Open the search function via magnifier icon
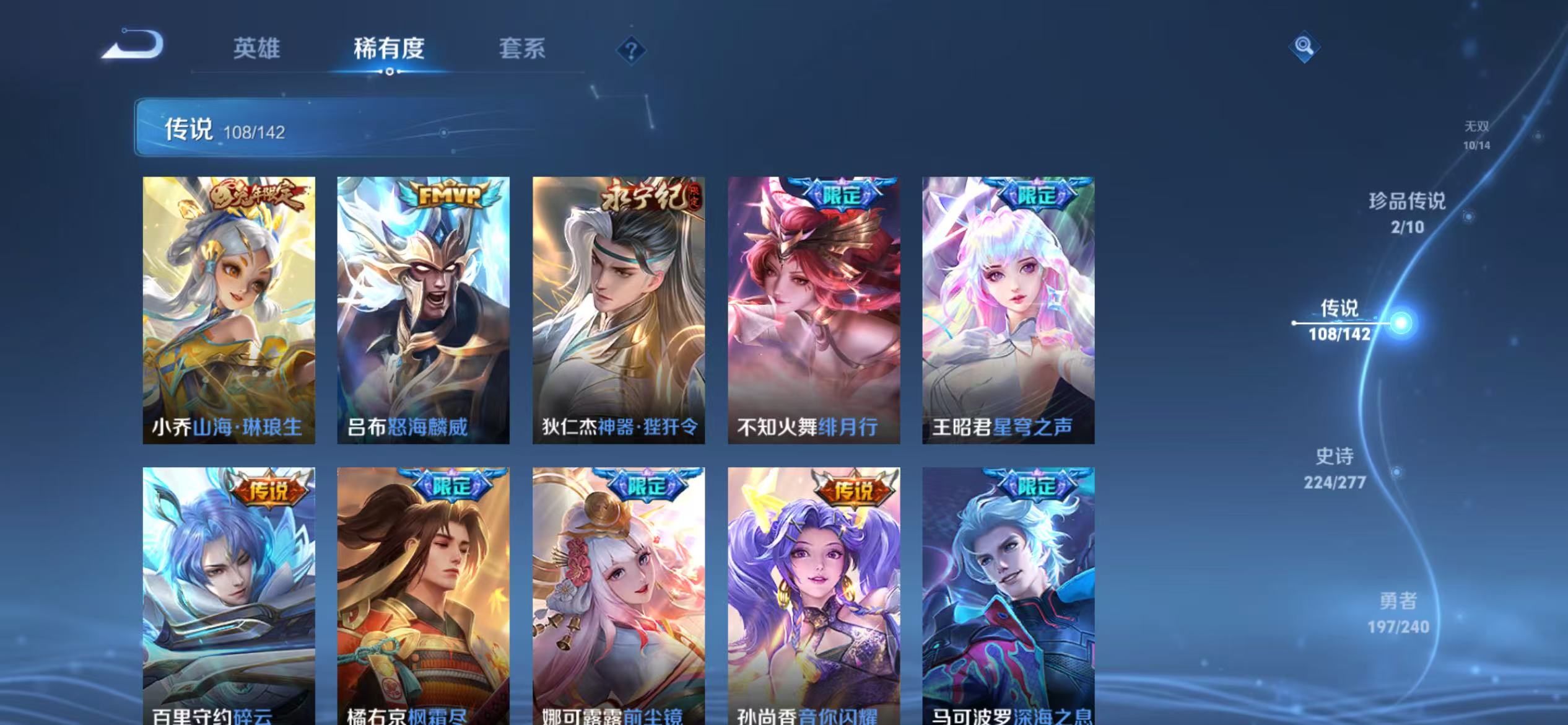The width and height of the screenshot is (1568, 725). pos(1303,46)
